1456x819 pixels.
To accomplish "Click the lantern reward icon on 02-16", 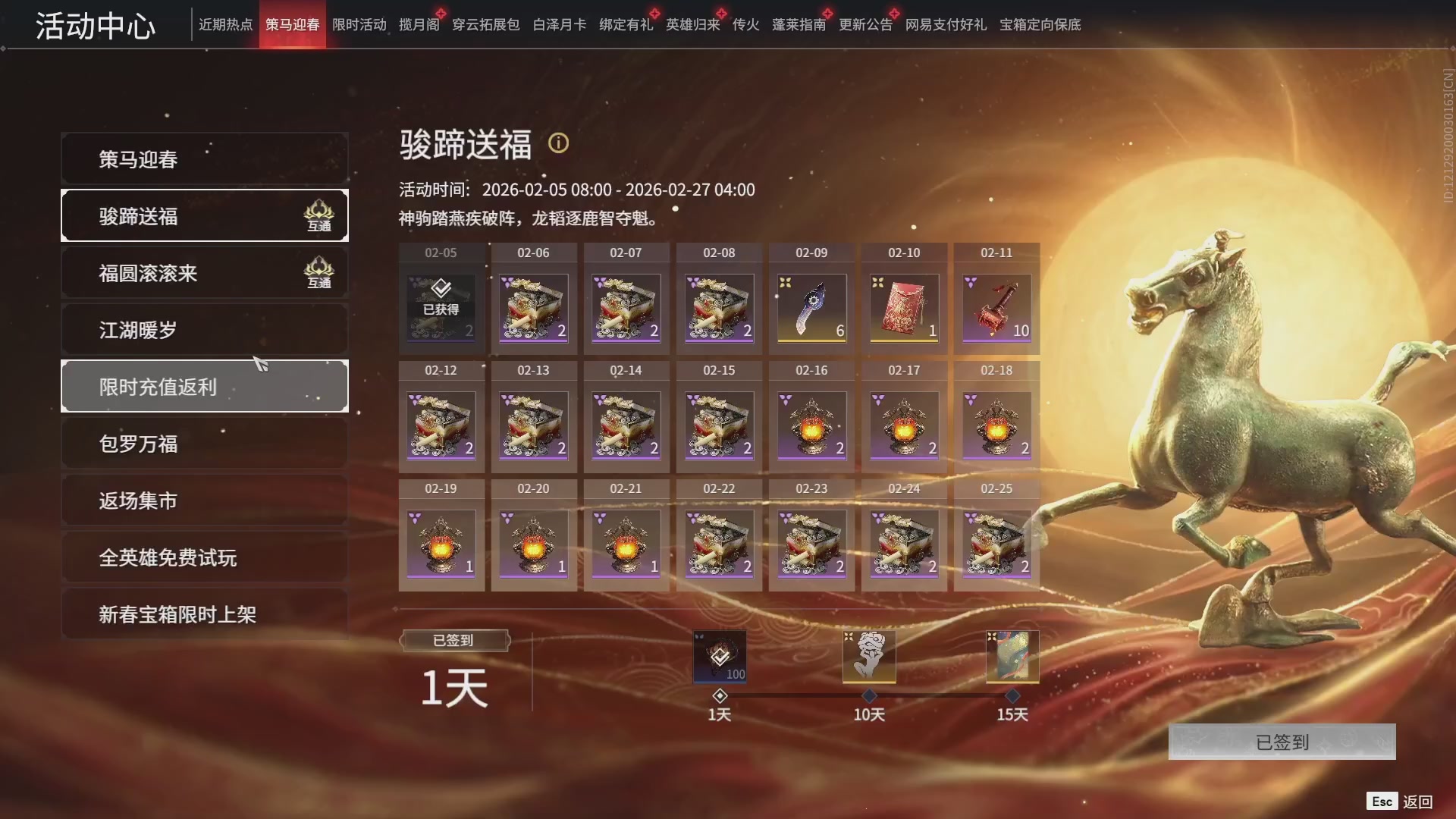I will click(811, 425).
